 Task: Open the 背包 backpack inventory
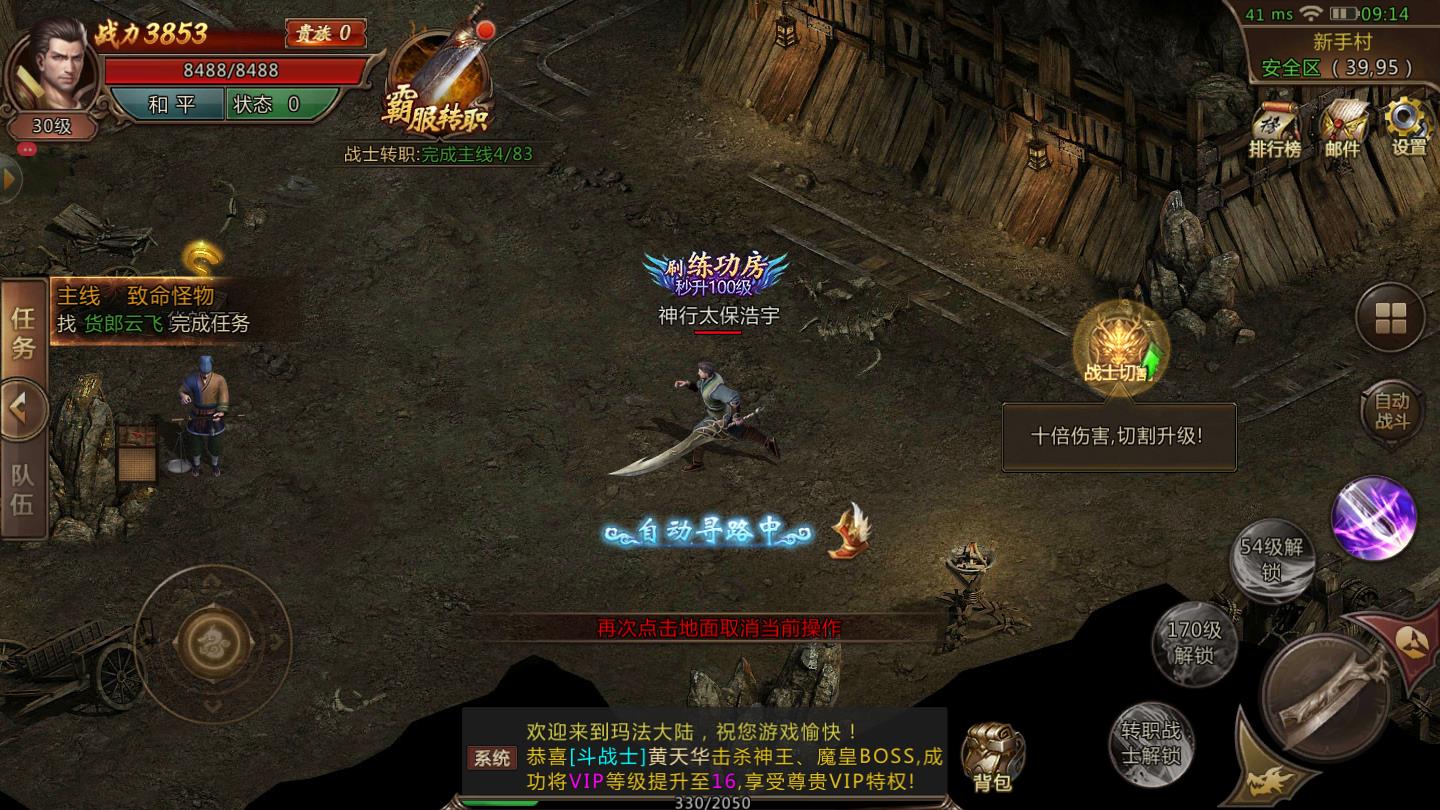pos(992,756)
